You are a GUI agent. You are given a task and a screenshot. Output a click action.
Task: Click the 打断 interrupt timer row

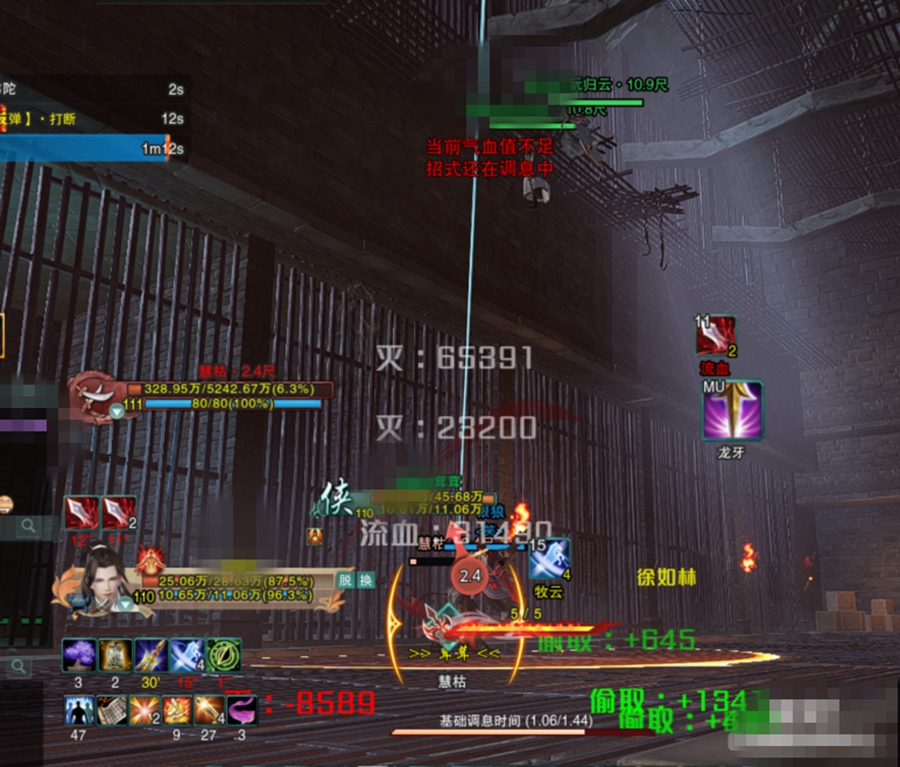90,120
